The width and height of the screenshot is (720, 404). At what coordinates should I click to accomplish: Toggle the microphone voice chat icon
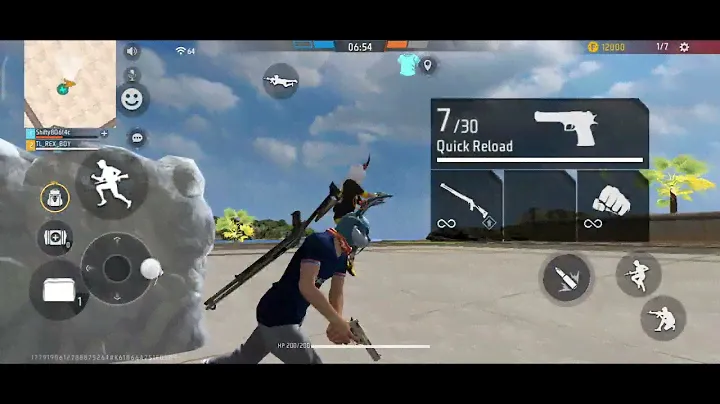click(131, 75)
